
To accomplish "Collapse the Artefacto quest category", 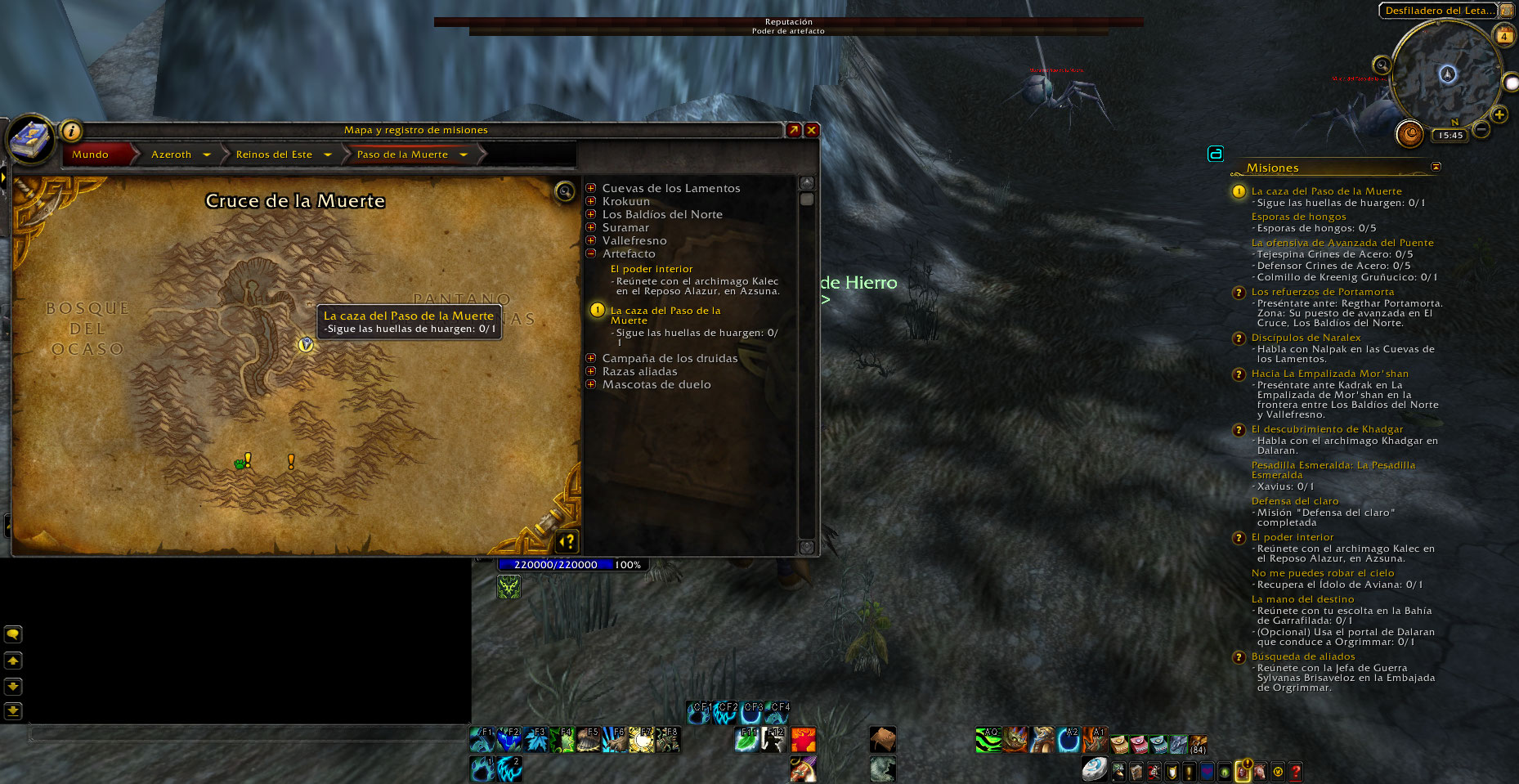I will pyautogui.click(x=591, y=254).
